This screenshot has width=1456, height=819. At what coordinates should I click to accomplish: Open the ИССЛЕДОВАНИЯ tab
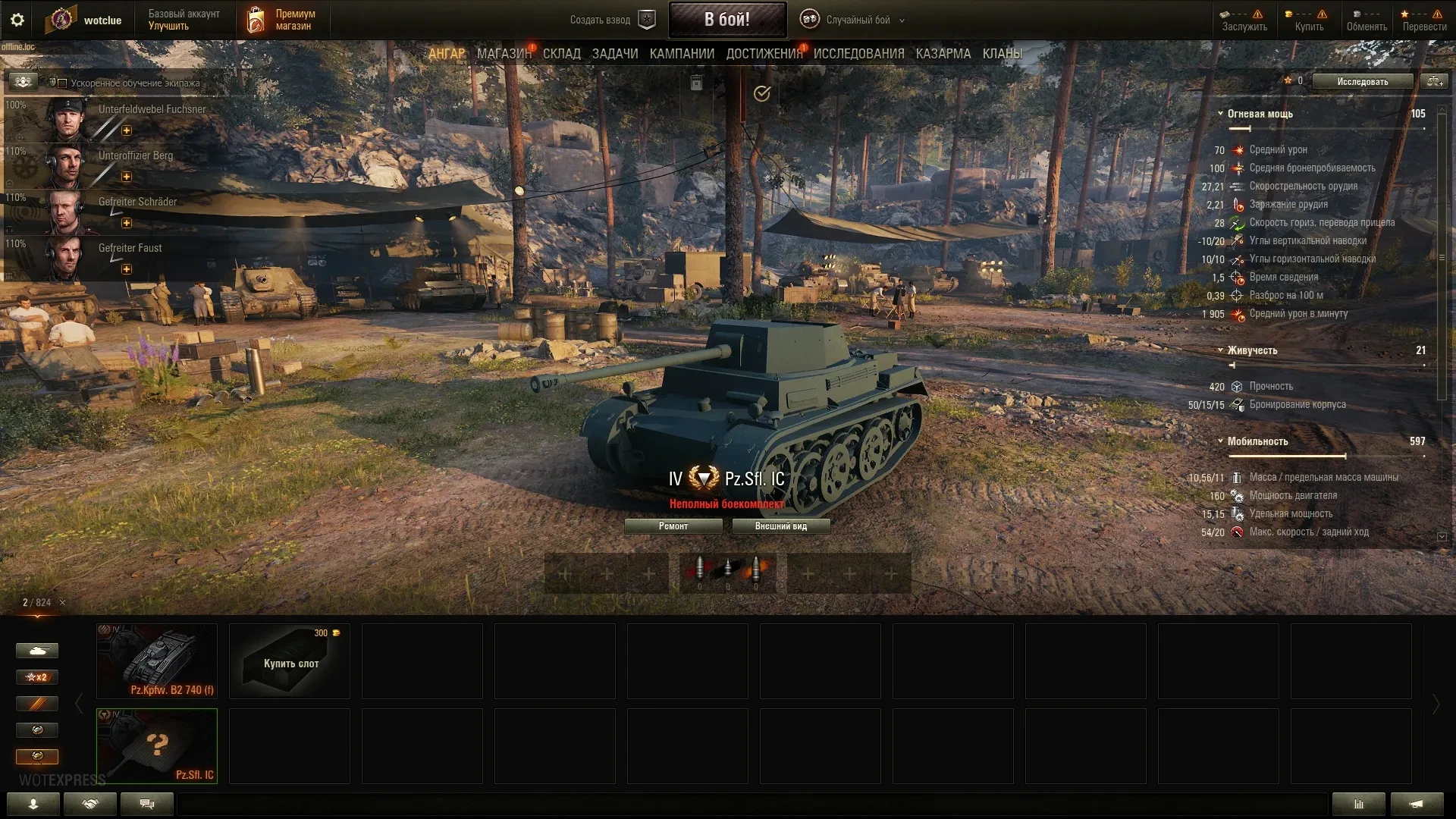pos(858,54)
